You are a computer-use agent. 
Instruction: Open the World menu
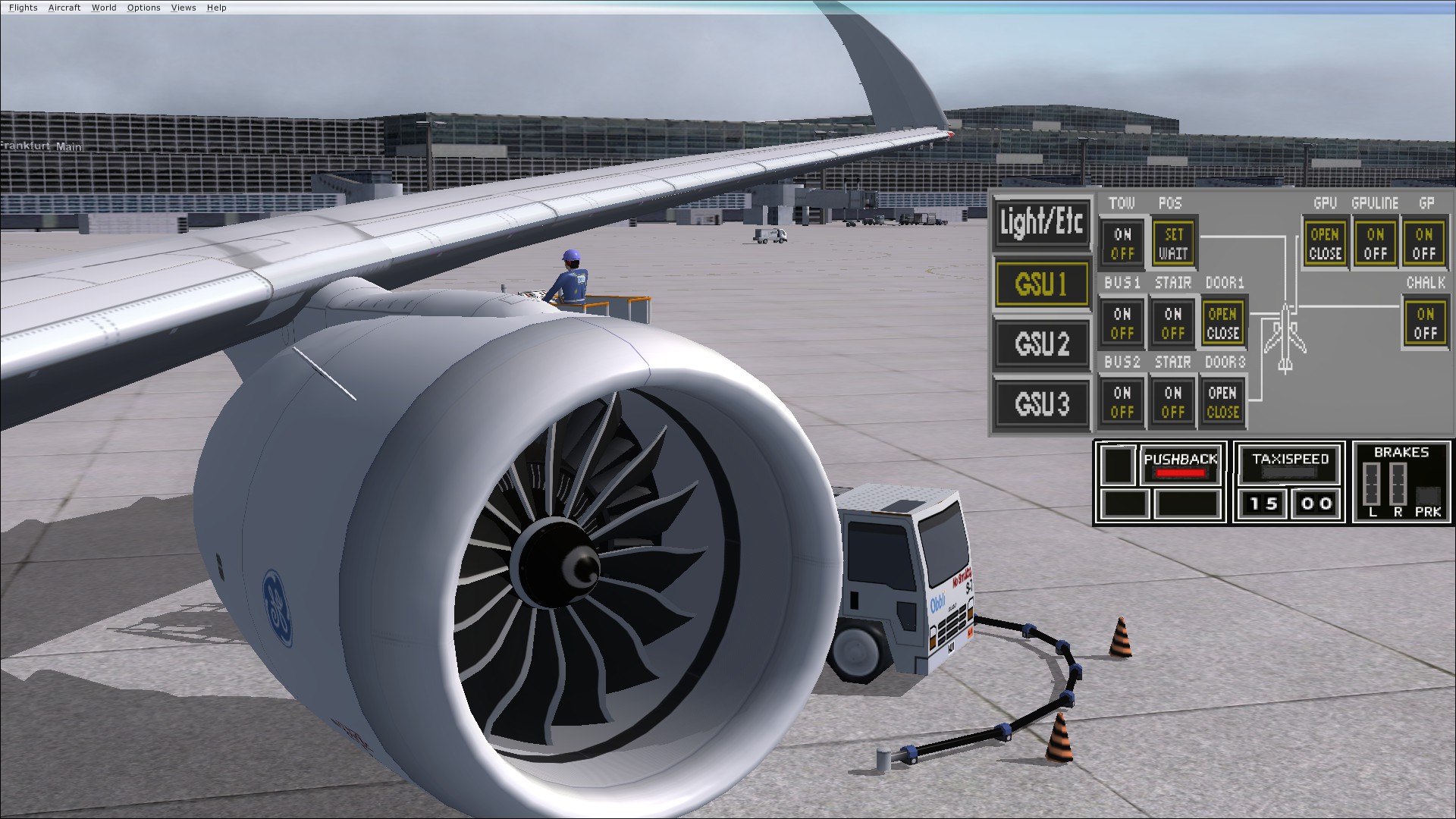pos(104,8)
